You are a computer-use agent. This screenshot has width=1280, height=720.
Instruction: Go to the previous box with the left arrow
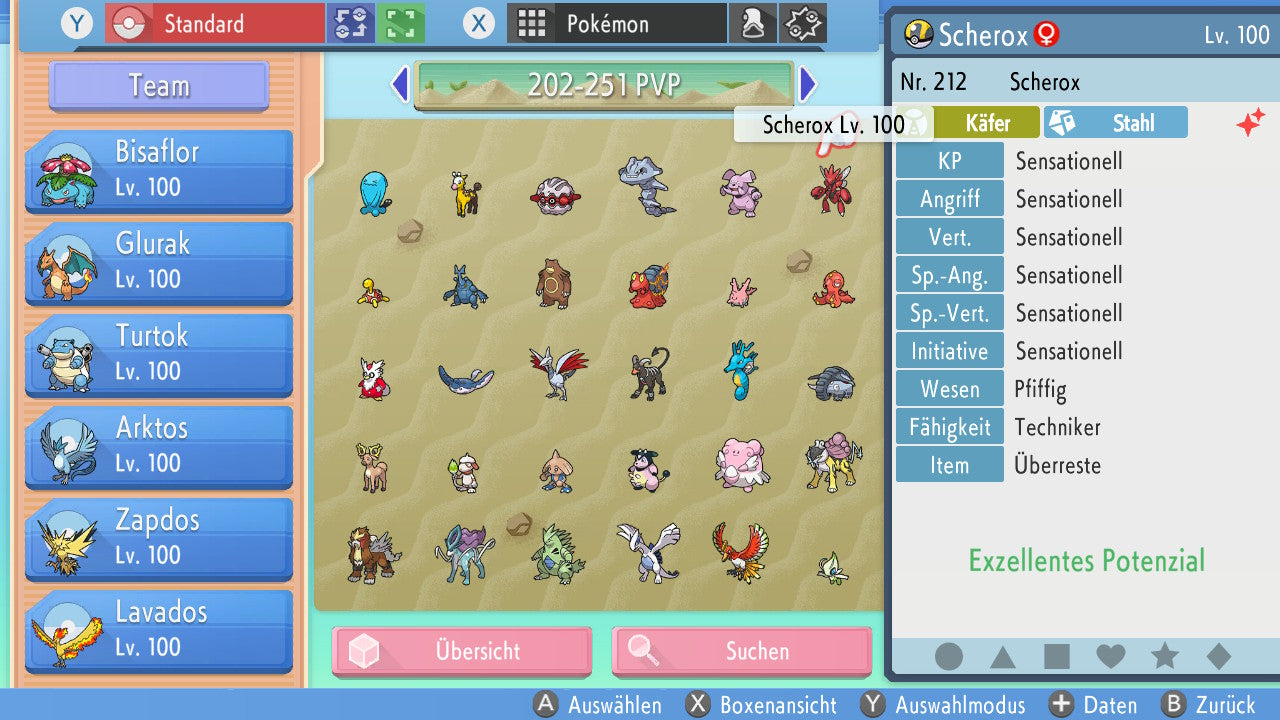[399, 85]
